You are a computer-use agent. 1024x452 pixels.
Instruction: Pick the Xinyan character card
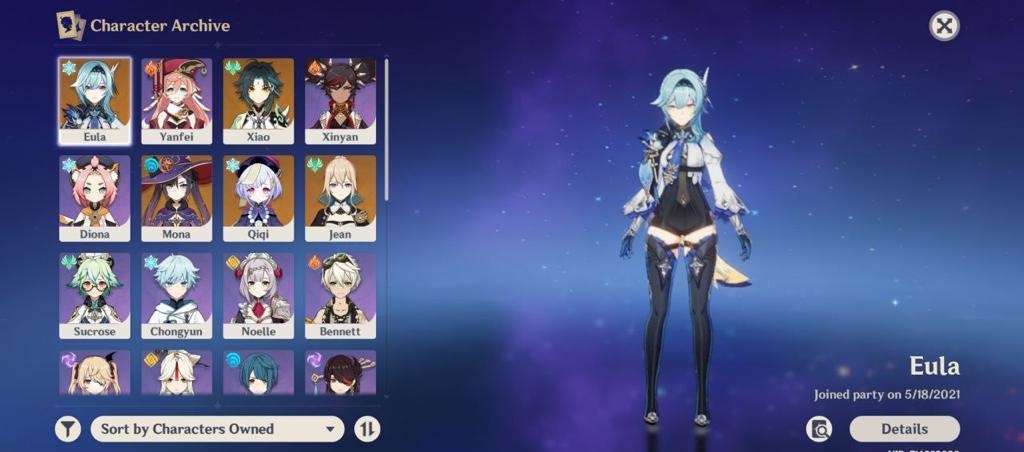tap(340, 100)
